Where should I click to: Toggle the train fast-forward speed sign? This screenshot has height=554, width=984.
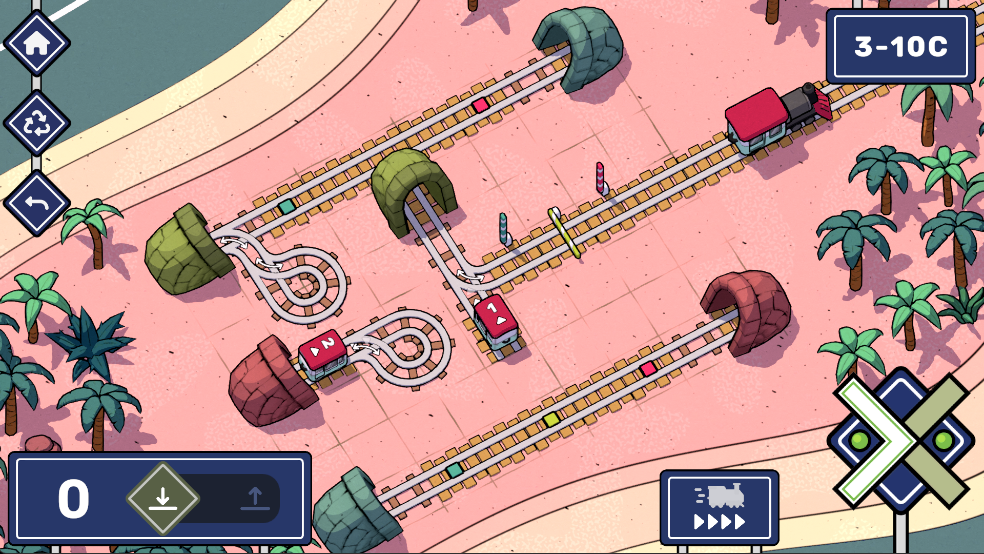pos(719,507)
